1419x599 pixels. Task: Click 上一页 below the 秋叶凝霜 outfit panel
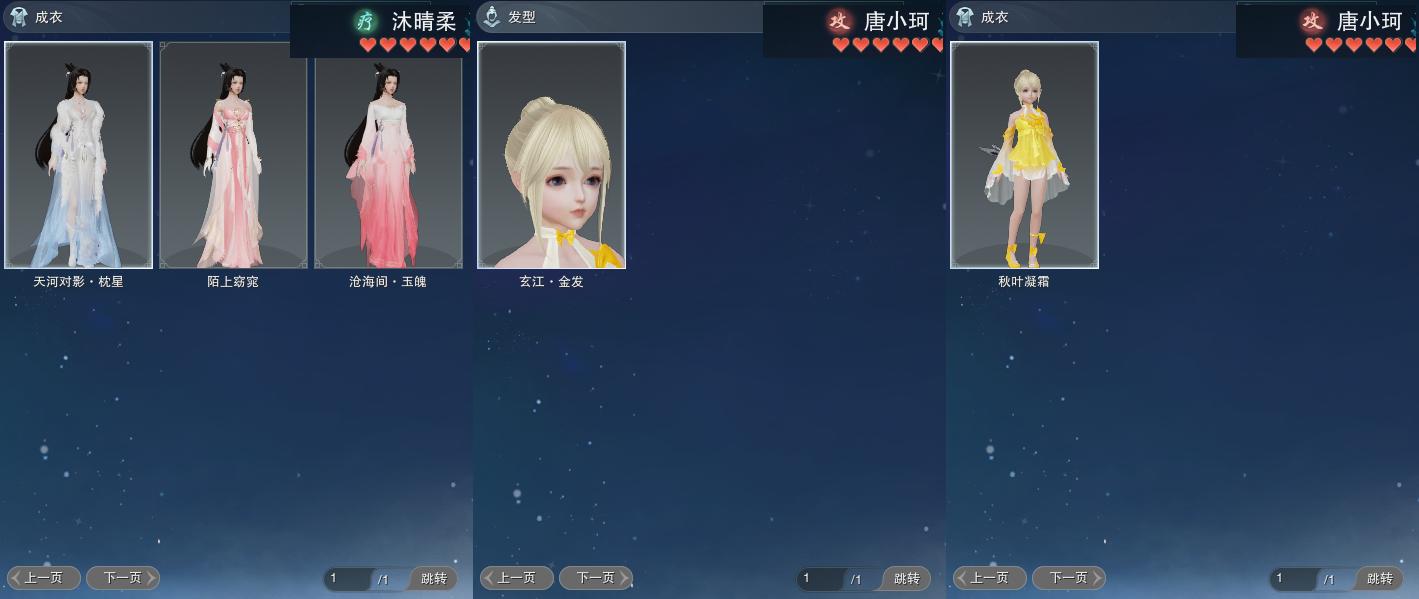[990, 578]
